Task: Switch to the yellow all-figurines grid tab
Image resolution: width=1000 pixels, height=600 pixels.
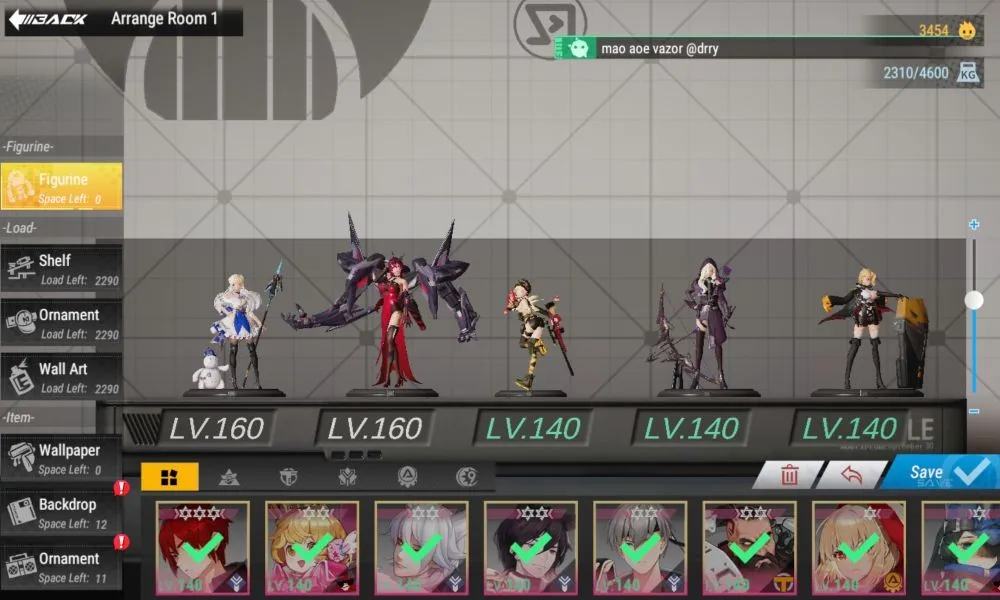Action: (x=169, y=477)
